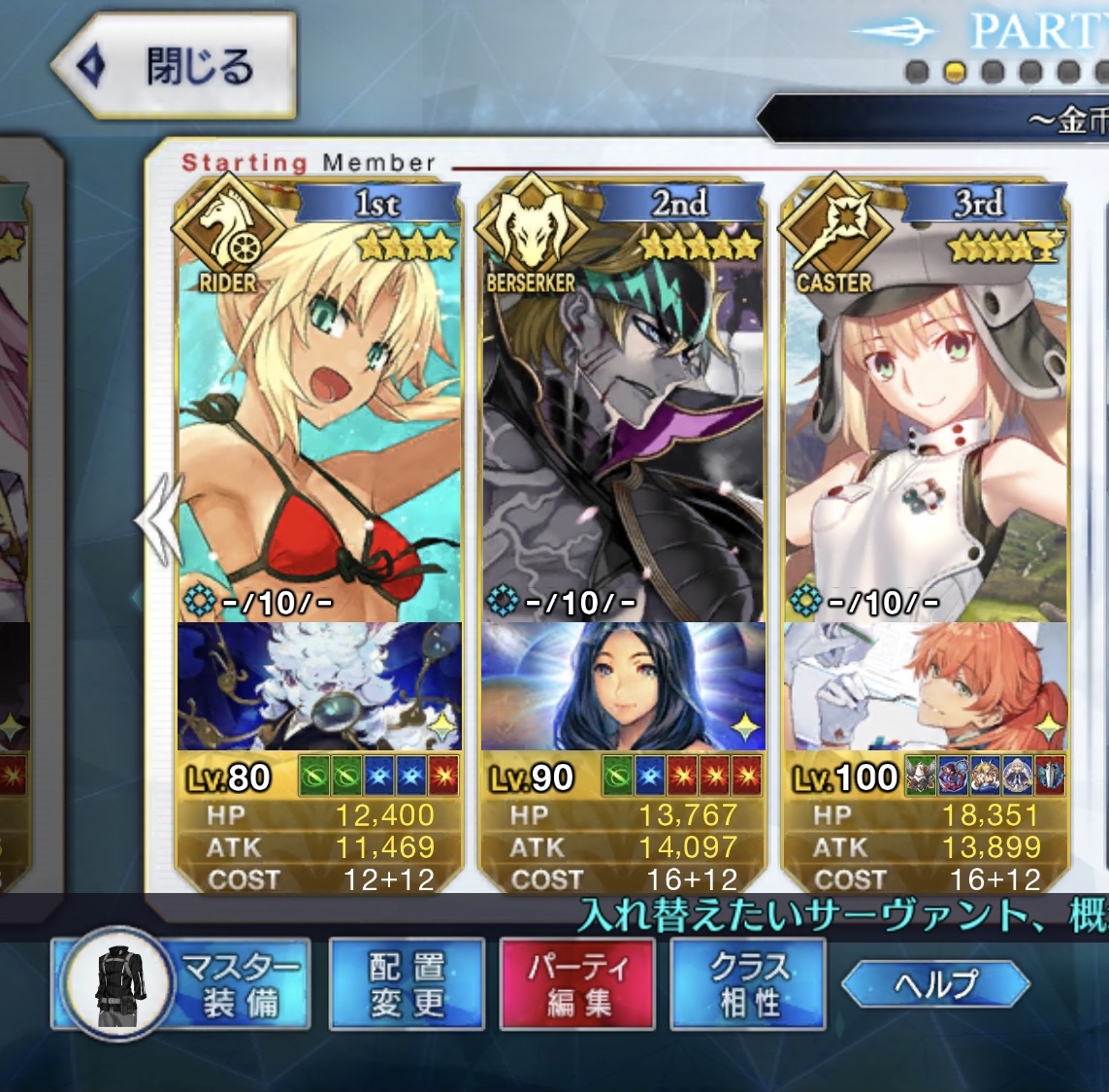Open the ヘルプ help button
Viewport: 1109px width, 1092px height.
(934, 984)
